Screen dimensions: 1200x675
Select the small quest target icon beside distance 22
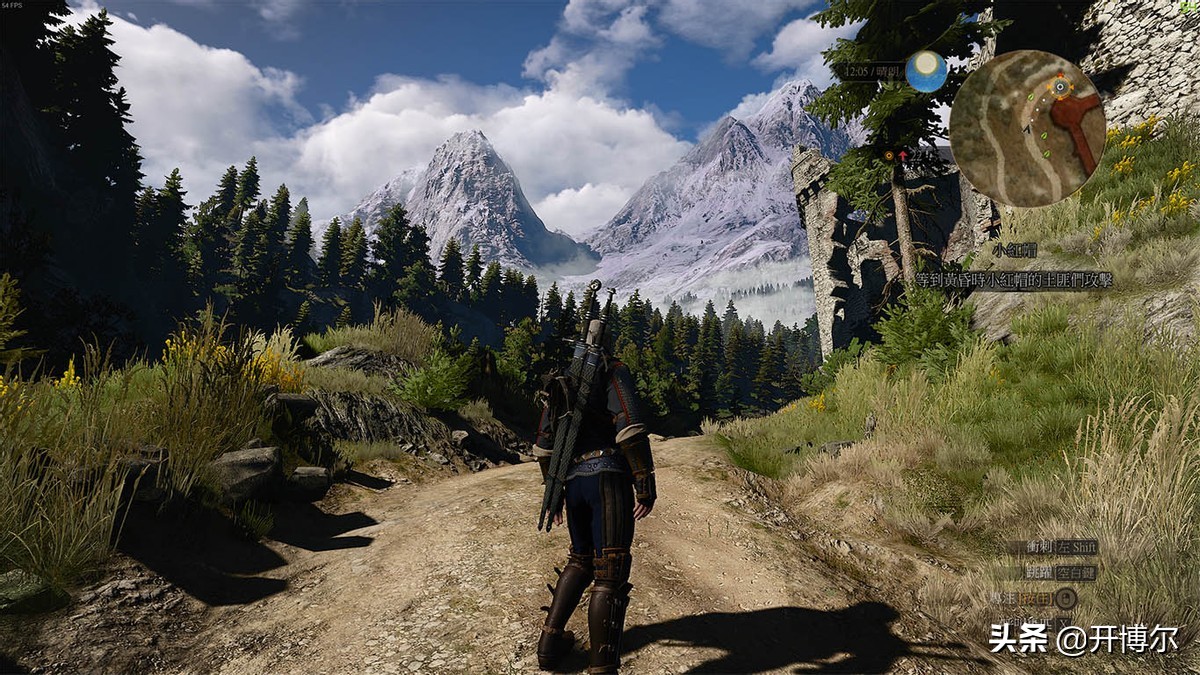(888, 156)
